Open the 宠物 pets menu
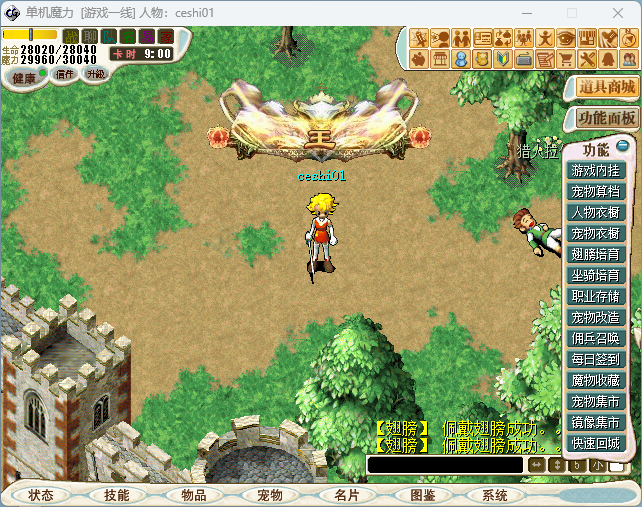This screenshot has height=507, width=642. click(269, 495)
